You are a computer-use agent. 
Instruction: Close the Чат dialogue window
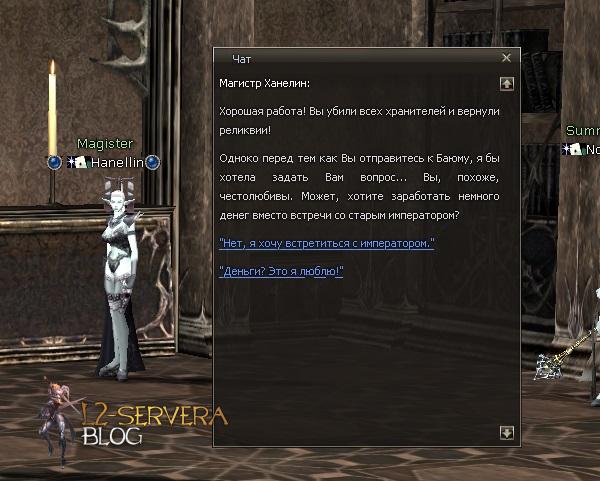click(506, 59)
